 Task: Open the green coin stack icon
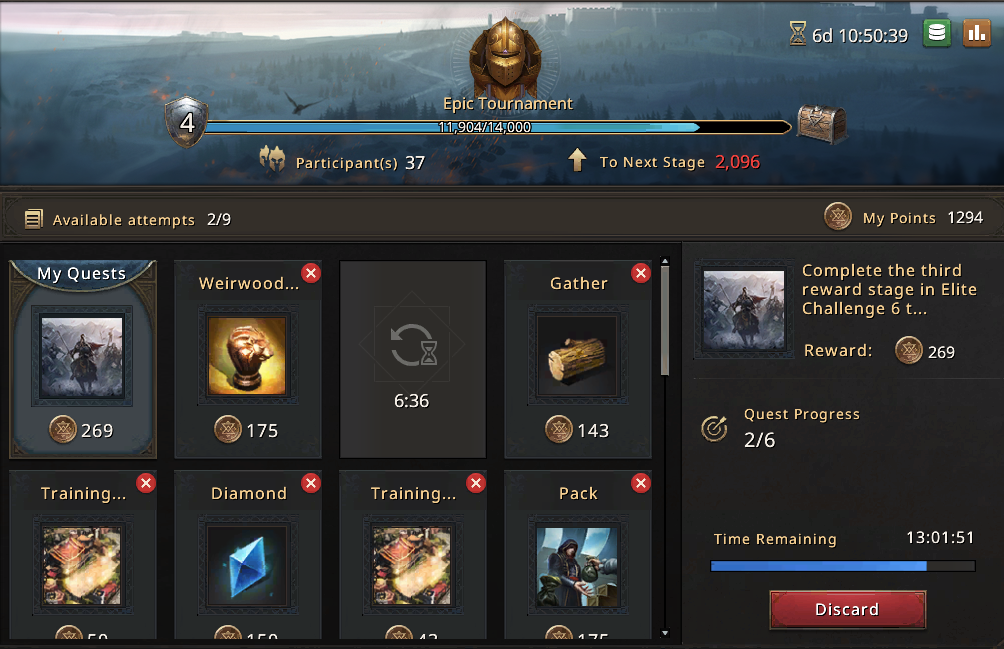pos(936,34)
